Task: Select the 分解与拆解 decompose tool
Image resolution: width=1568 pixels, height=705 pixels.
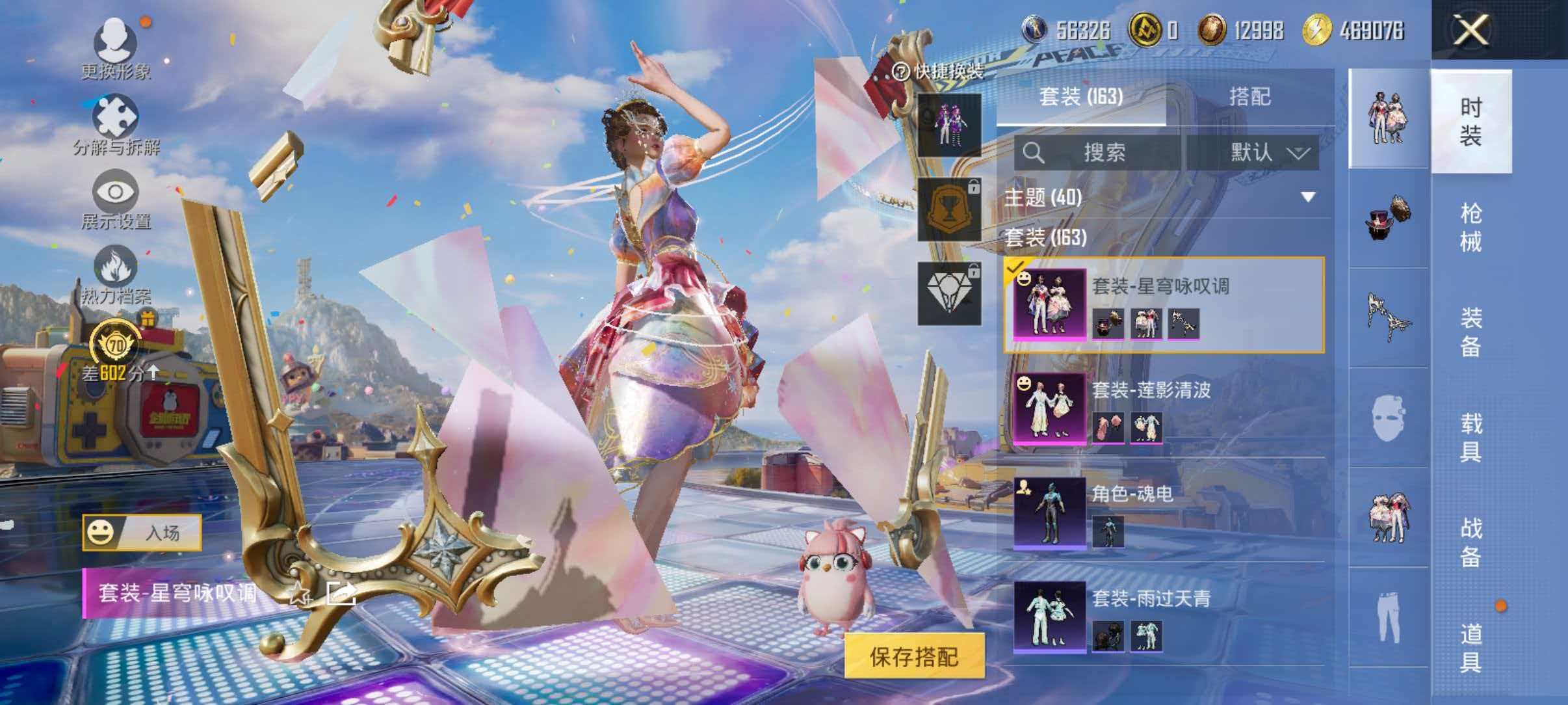Action: point(114,117)
